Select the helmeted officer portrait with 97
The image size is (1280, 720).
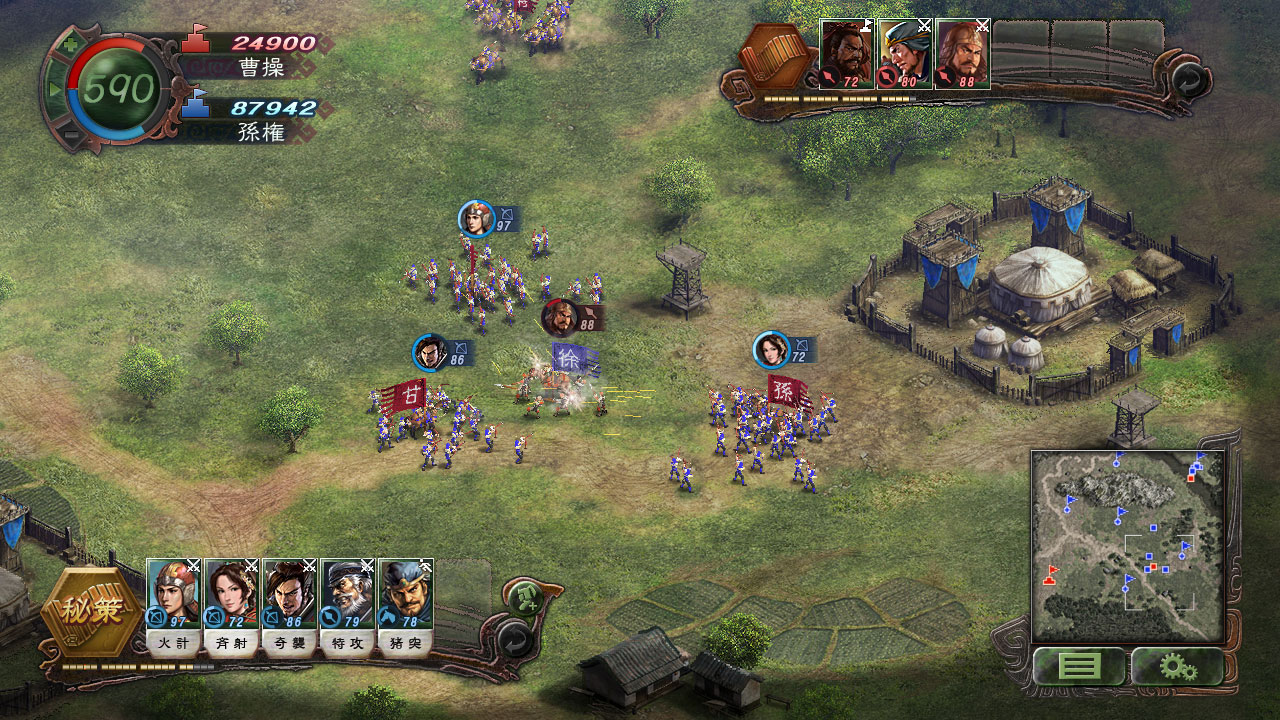pyautogui.click(x=174, y=593)
